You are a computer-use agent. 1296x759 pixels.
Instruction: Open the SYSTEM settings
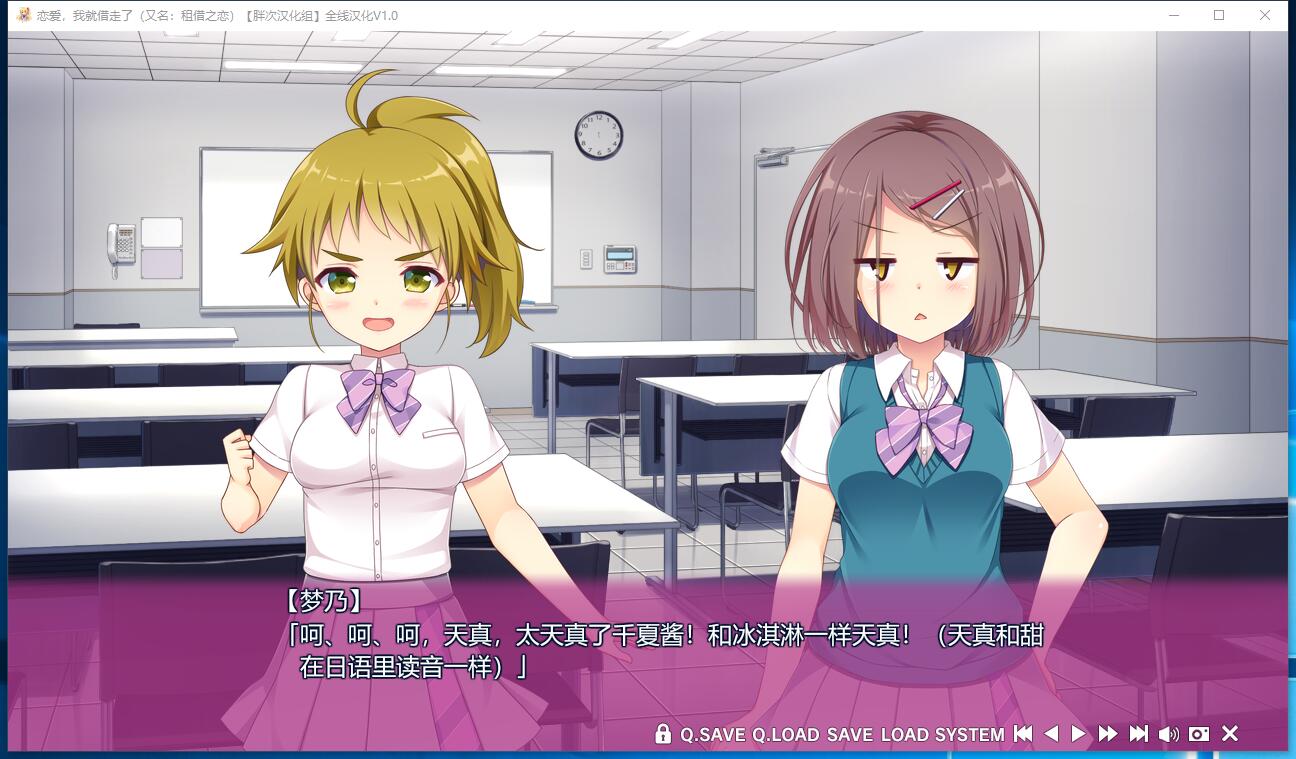coord(969,735)
